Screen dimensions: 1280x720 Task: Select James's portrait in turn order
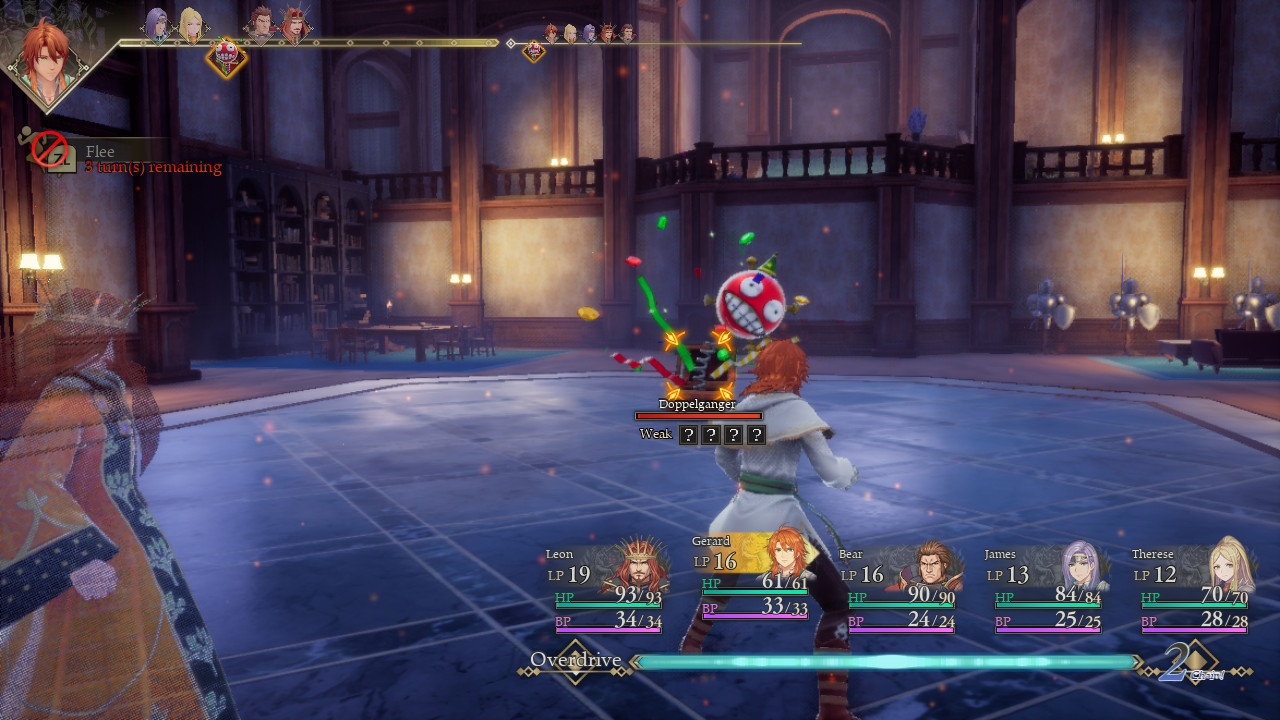pyautogui.click(x=157, y=24)
